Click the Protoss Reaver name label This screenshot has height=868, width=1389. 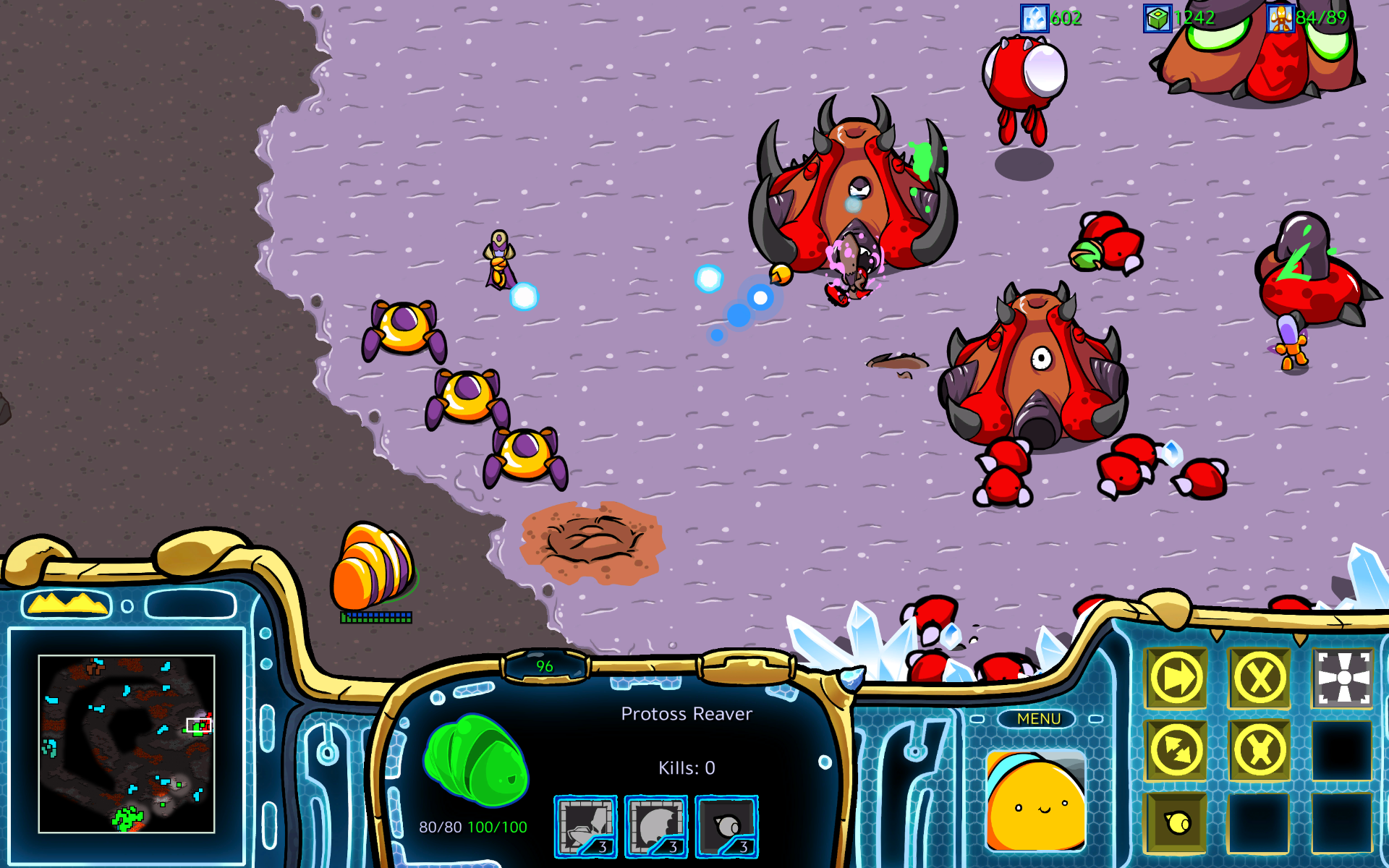(688, 713)
